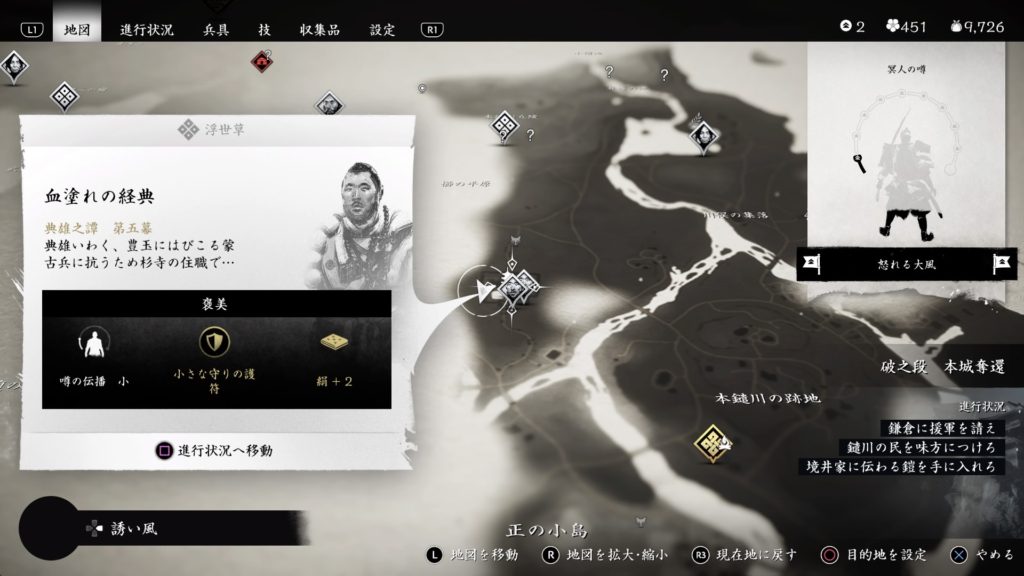This screenshot has width=1024, height=576.
Task: Select the 血塗れの経典 tale title
Action: [x=99, y=196]
